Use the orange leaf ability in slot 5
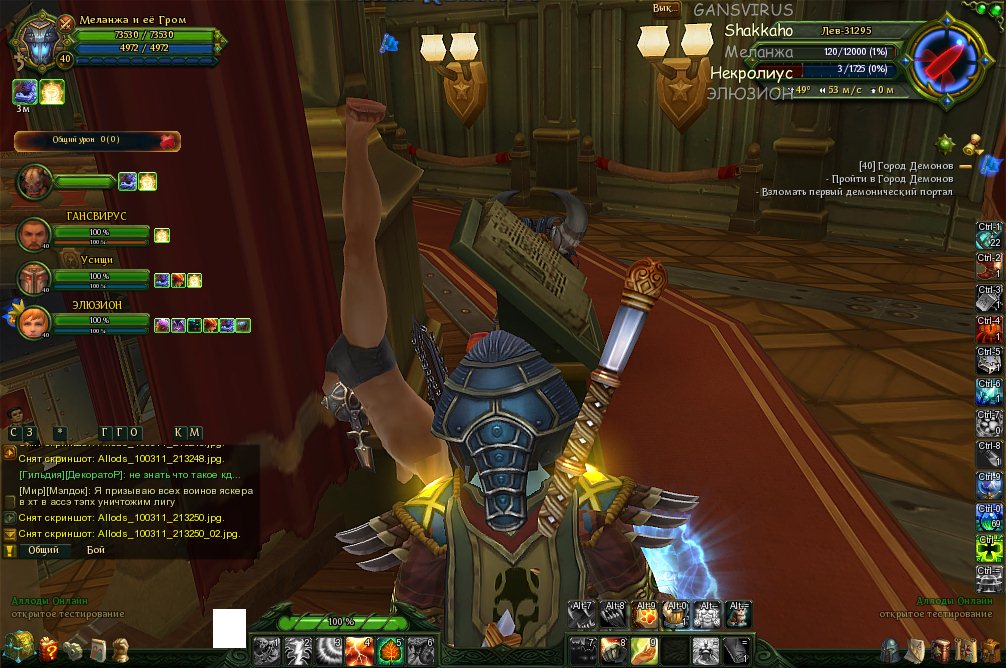 pos(390,651)
